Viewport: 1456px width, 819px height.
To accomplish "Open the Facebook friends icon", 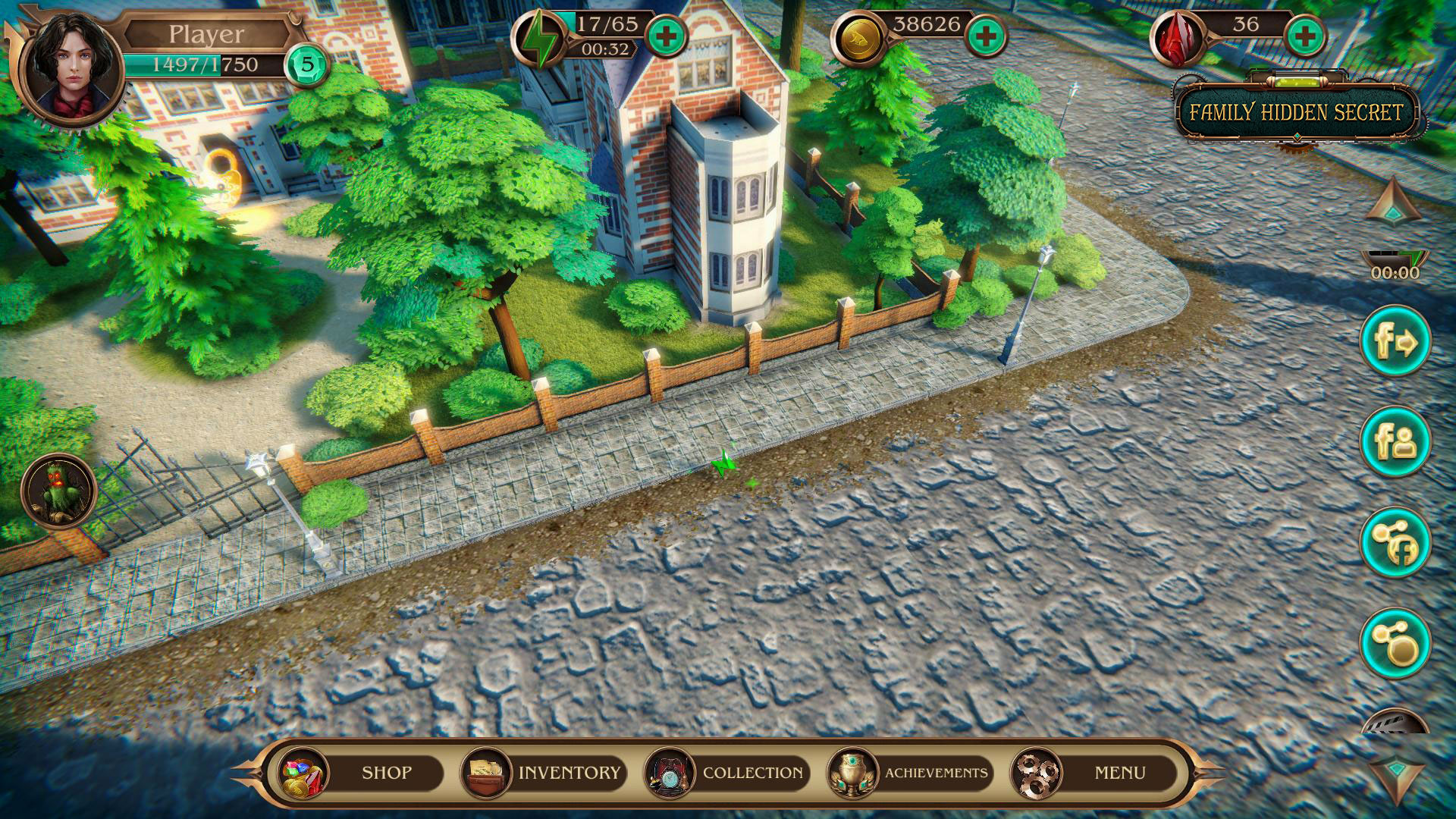I will pos(1395,442).
